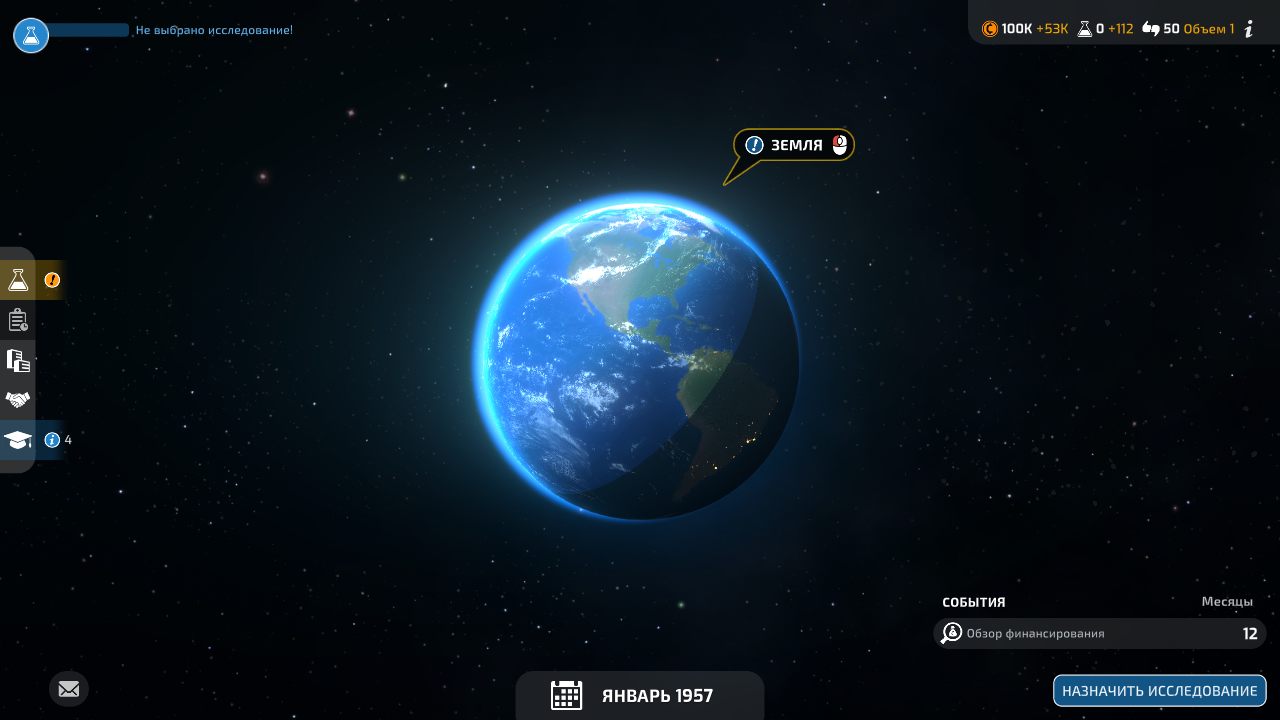Open the handshake diplomacy tab
Image resolution: width=1280 pixels, height=720 pixels.
click(x=18, y=400)
